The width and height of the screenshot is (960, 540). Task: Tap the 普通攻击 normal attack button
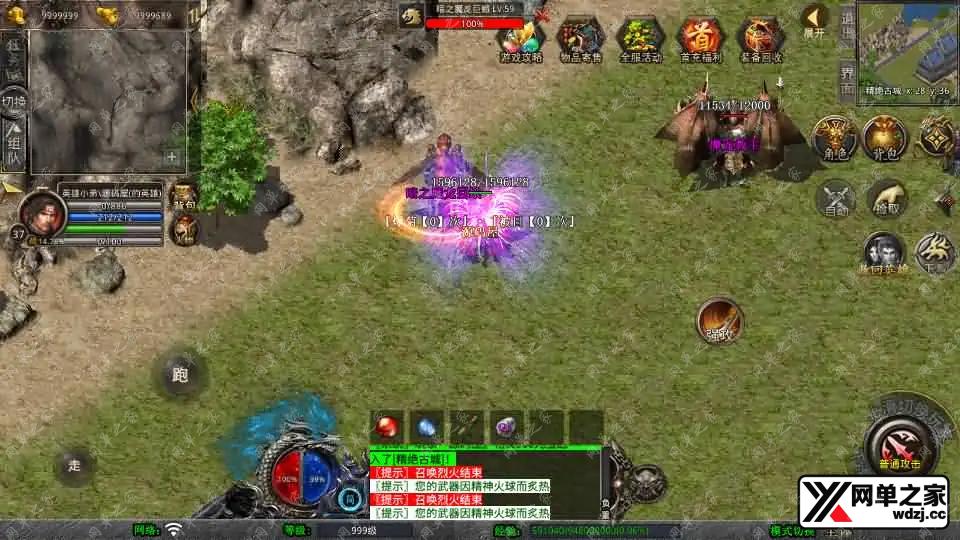pos(894,442)
